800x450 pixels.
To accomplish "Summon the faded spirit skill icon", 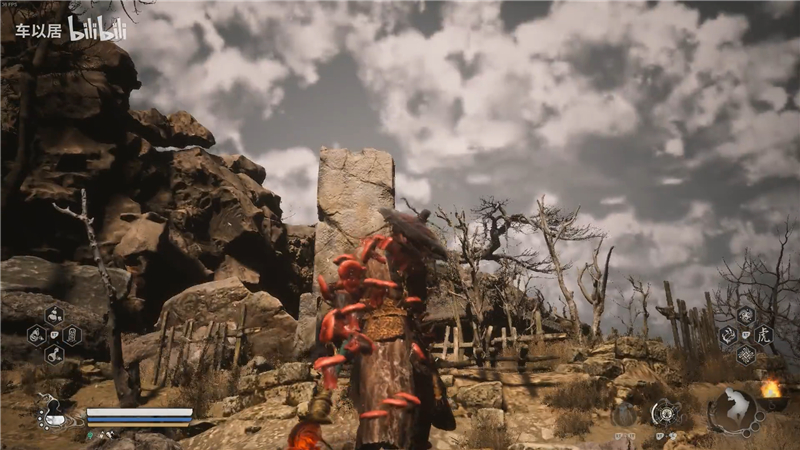I will point(625,413).
